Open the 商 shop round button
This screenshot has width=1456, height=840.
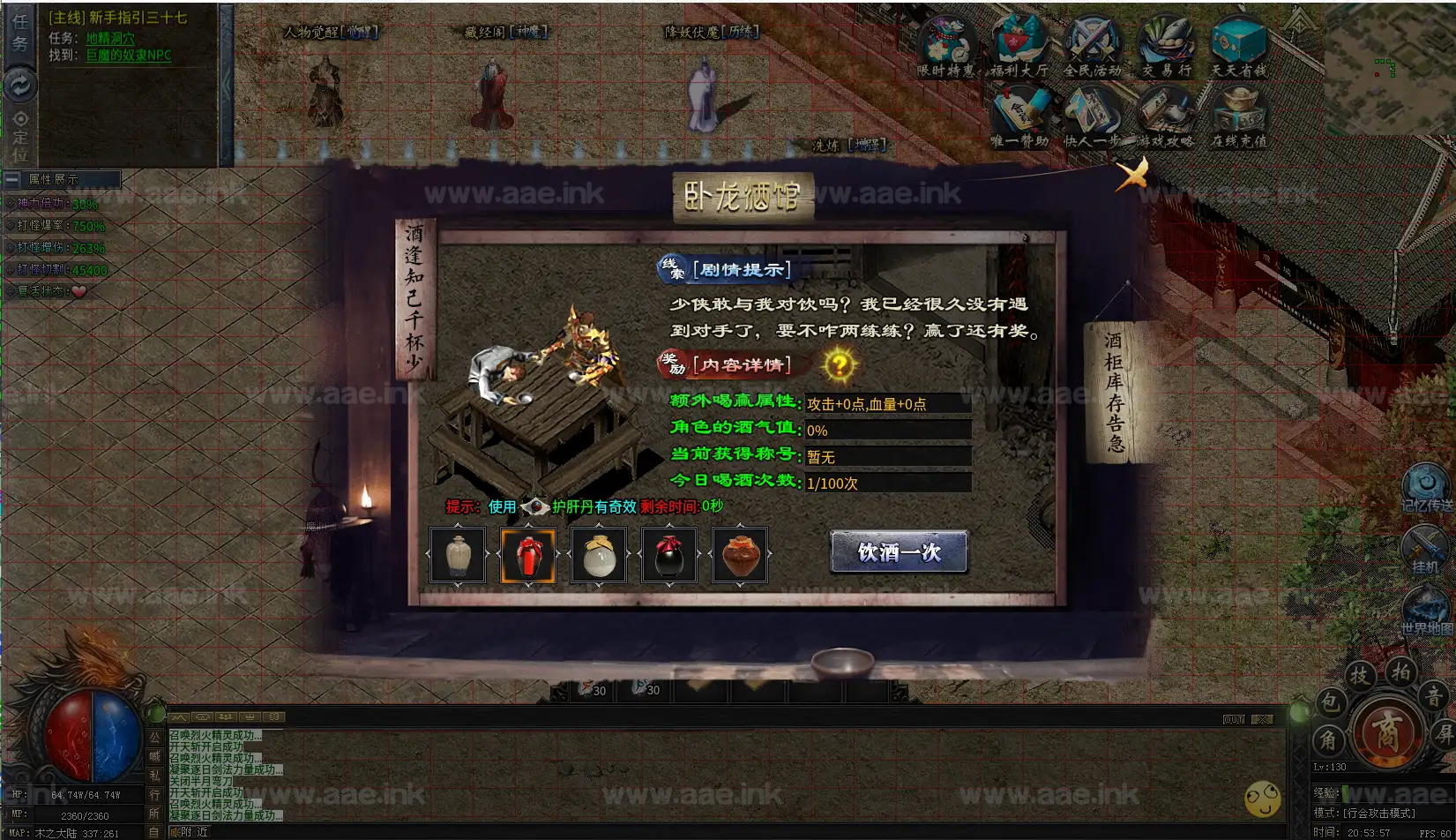(x=1387, y=732)
